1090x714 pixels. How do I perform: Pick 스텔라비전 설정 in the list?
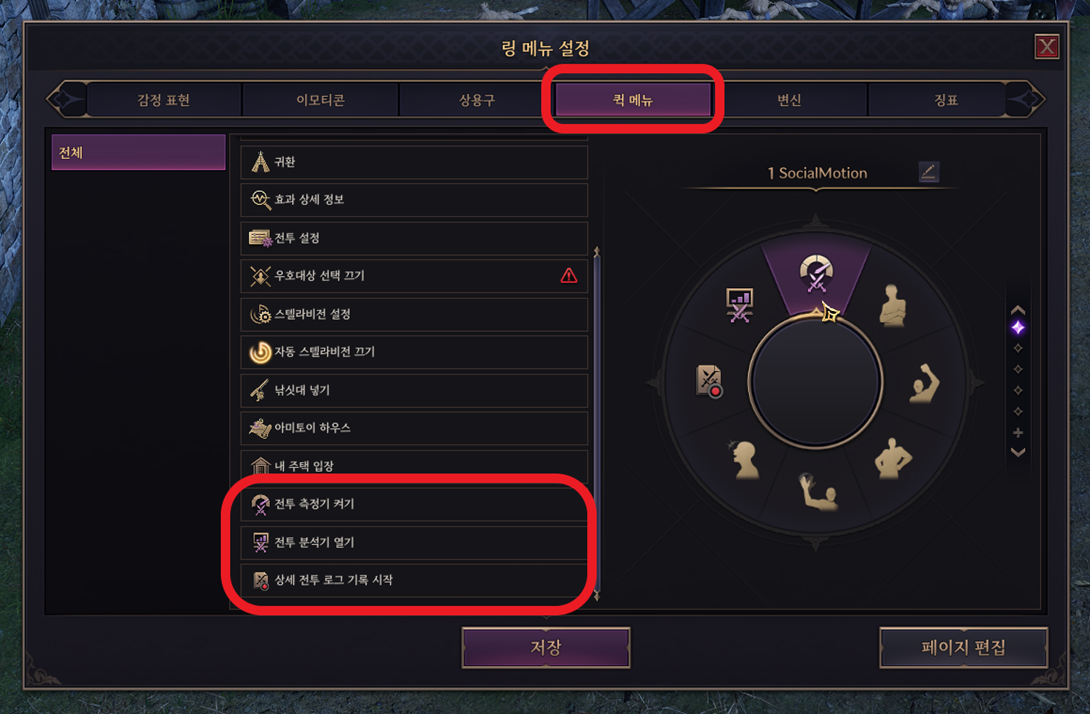tap(414, 314)
